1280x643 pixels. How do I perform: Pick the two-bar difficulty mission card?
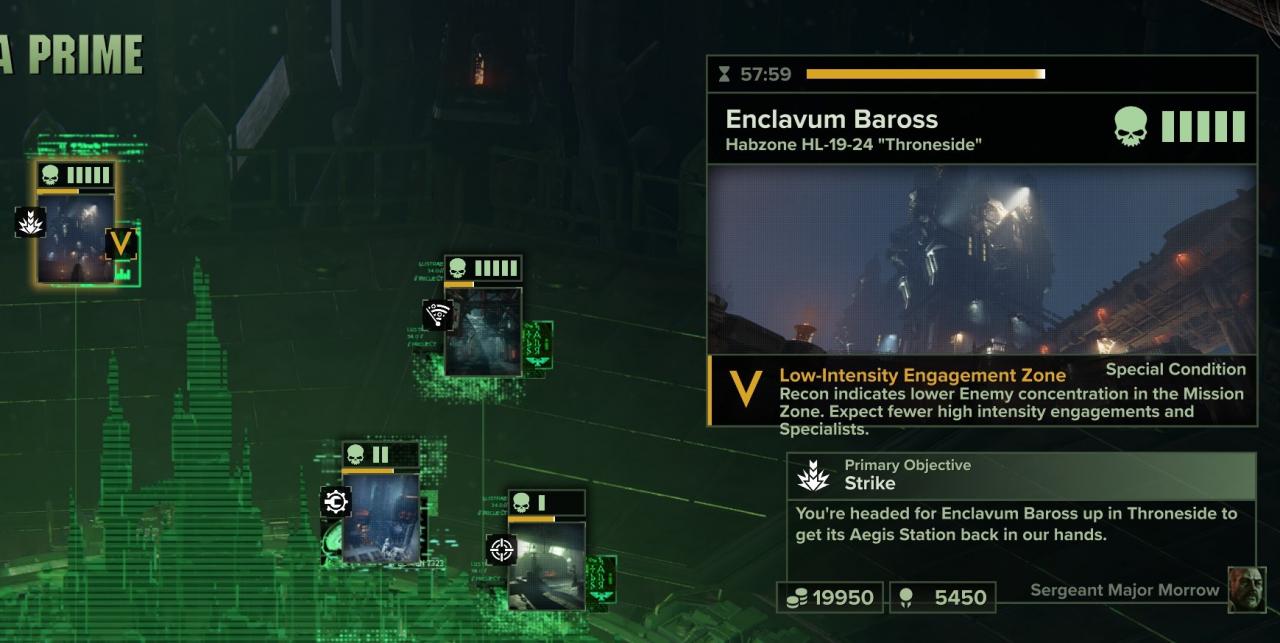tap(381, 517)
